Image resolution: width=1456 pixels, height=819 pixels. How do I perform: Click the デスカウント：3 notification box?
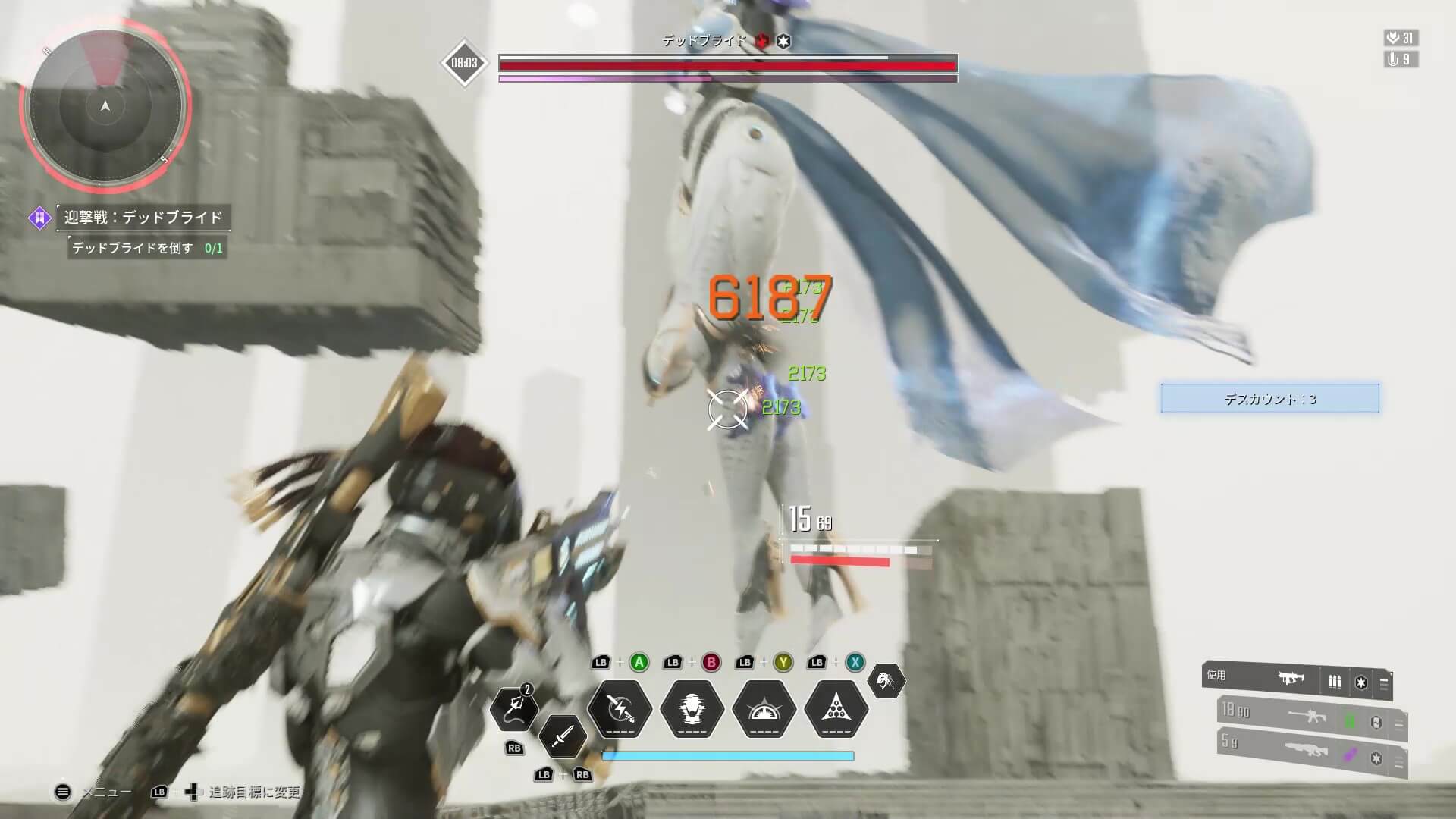[x=1269, y=398]
